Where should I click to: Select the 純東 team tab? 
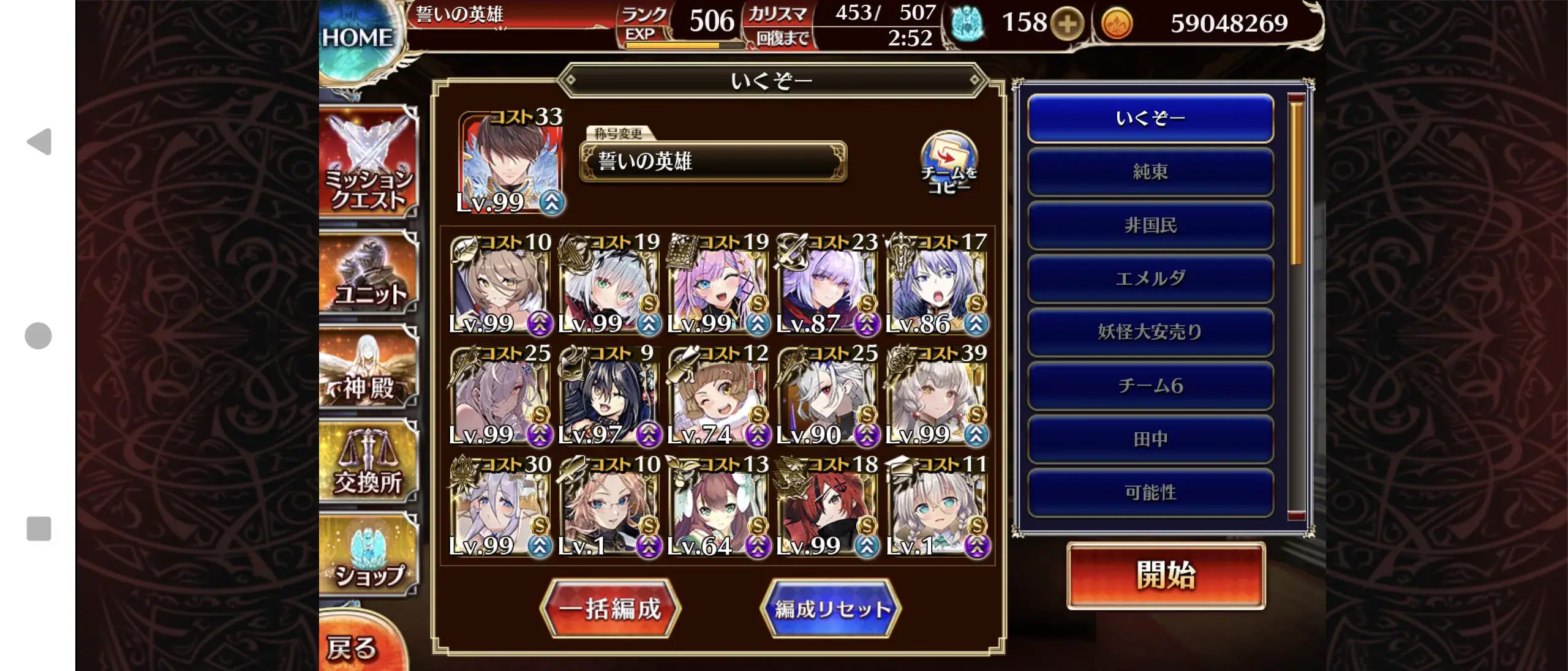[x=1150, y=172]
